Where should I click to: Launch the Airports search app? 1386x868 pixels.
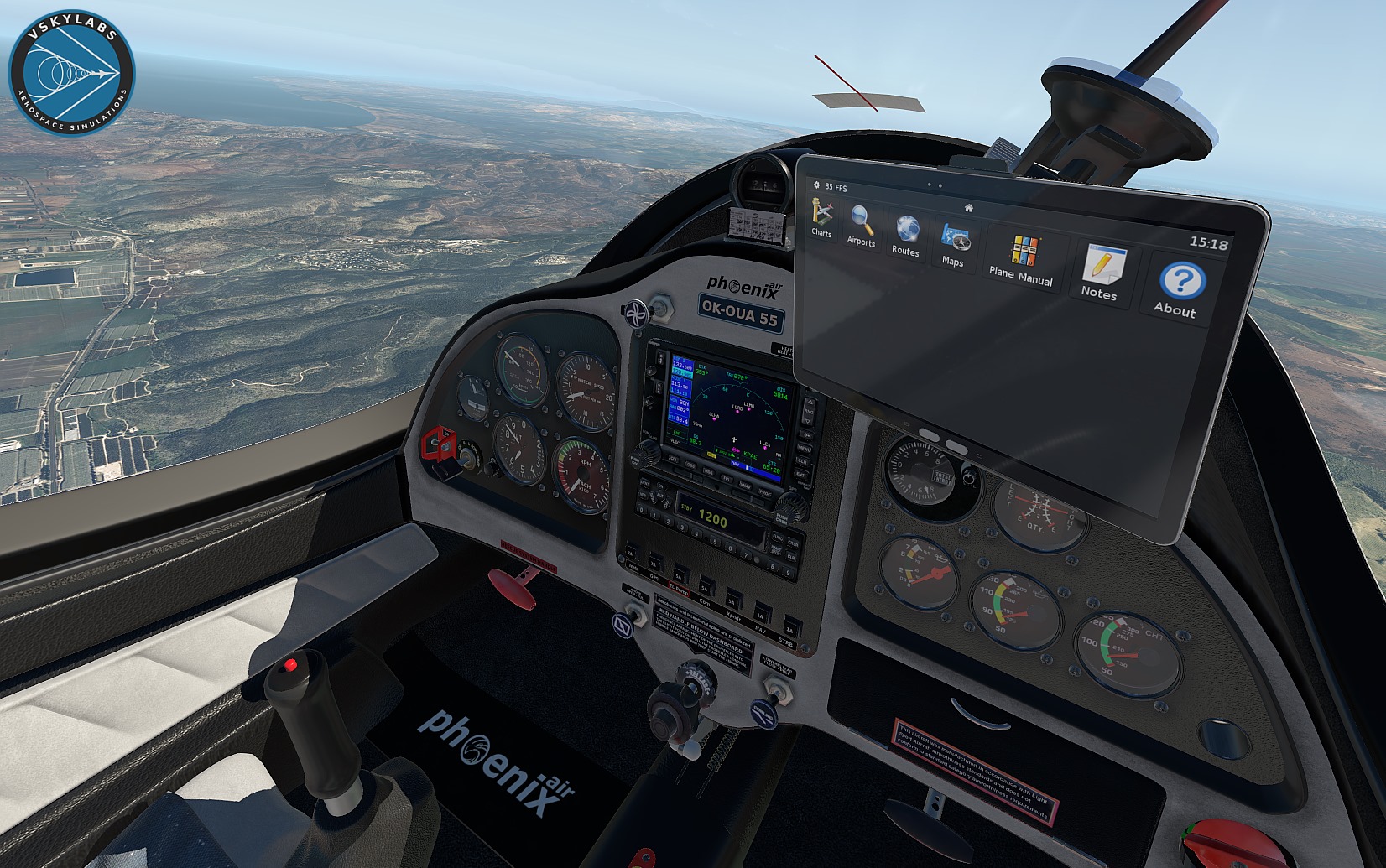tap(862, 223)
